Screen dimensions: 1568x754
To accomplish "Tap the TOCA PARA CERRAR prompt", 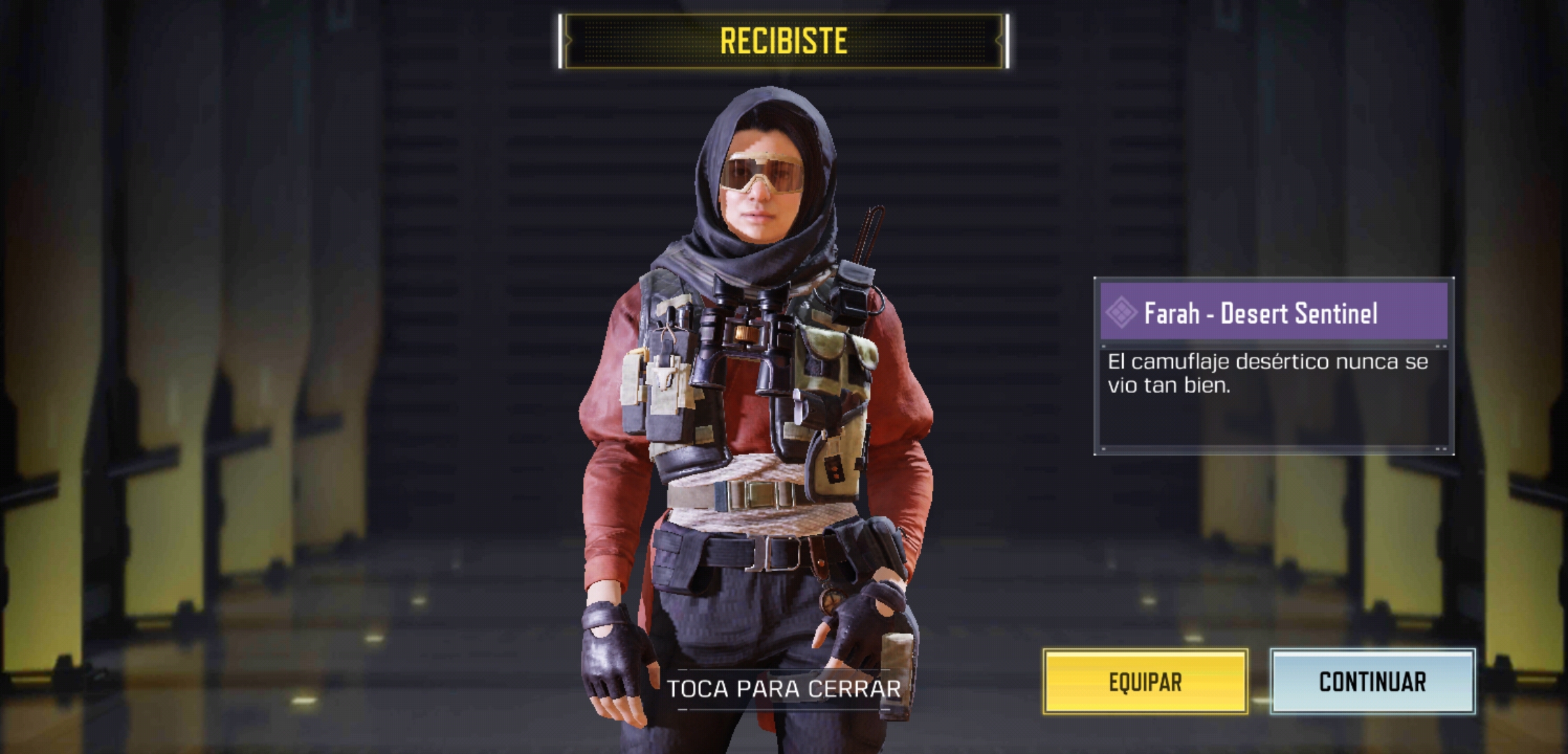I will point(783,689).
